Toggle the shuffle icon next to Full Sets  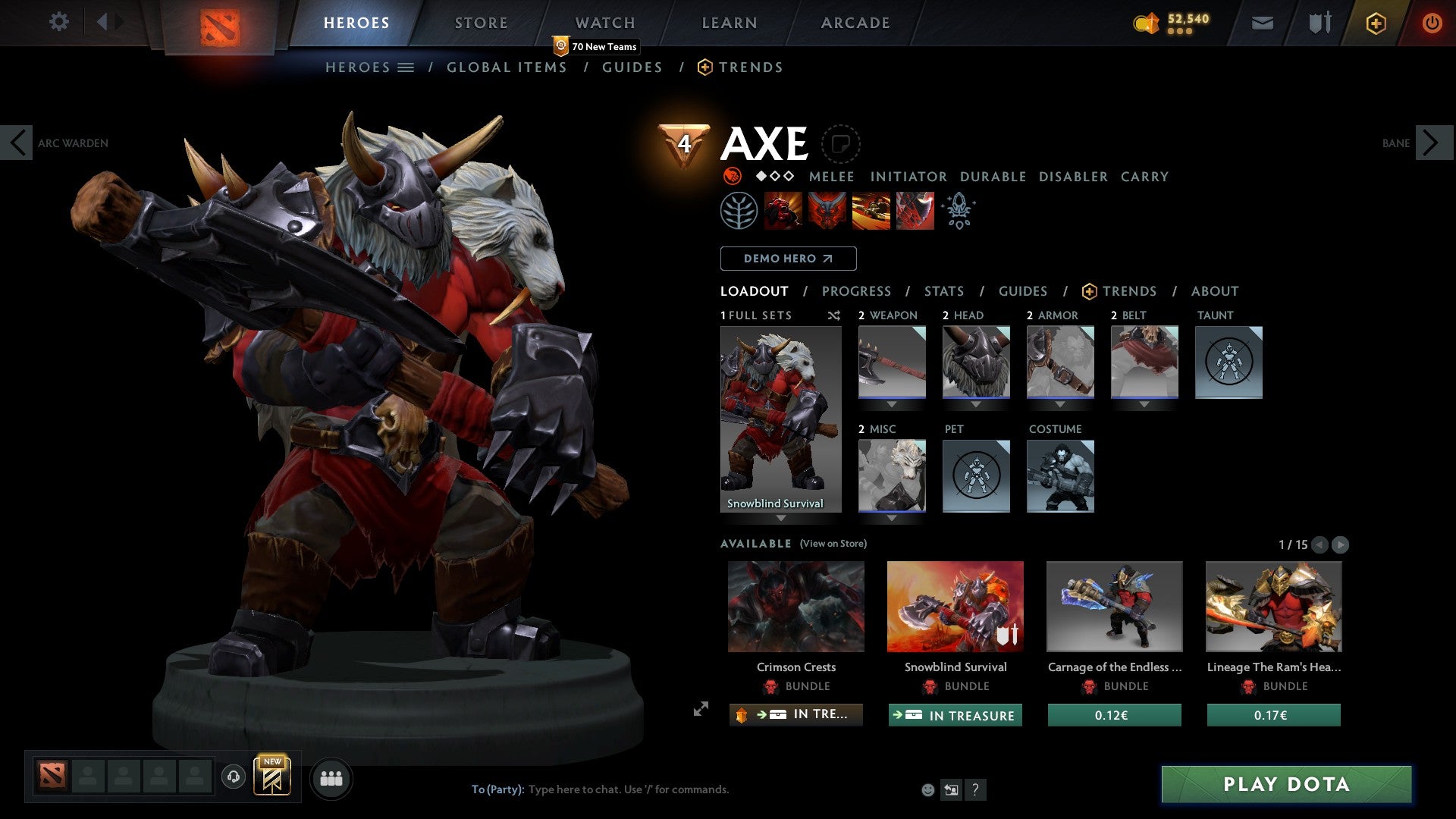coord(833,315)
